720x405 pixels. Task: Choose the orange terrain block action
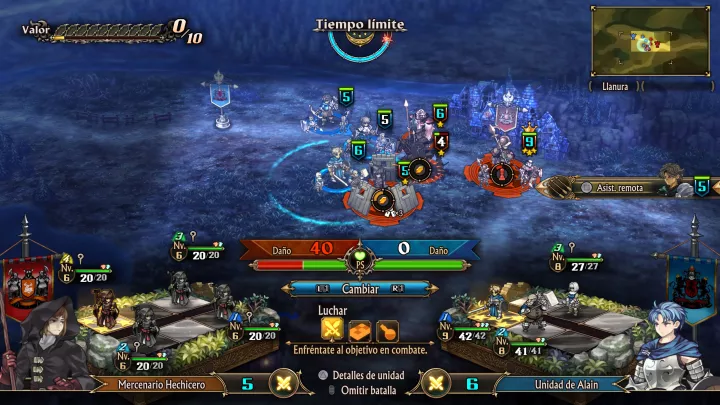(360, 329)
